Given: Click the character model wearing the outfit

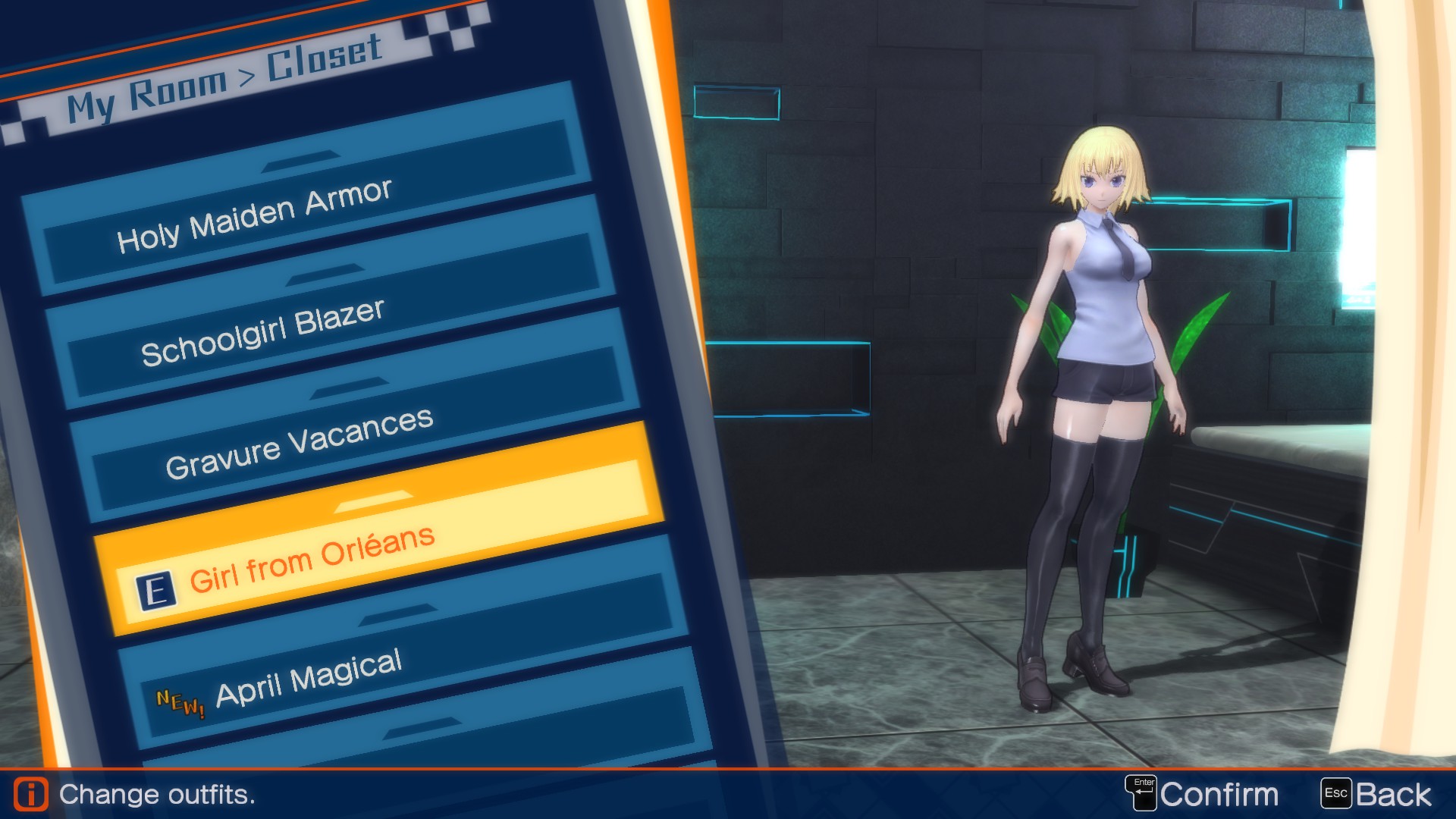Looking at the screenshot, I should 1092,379.
